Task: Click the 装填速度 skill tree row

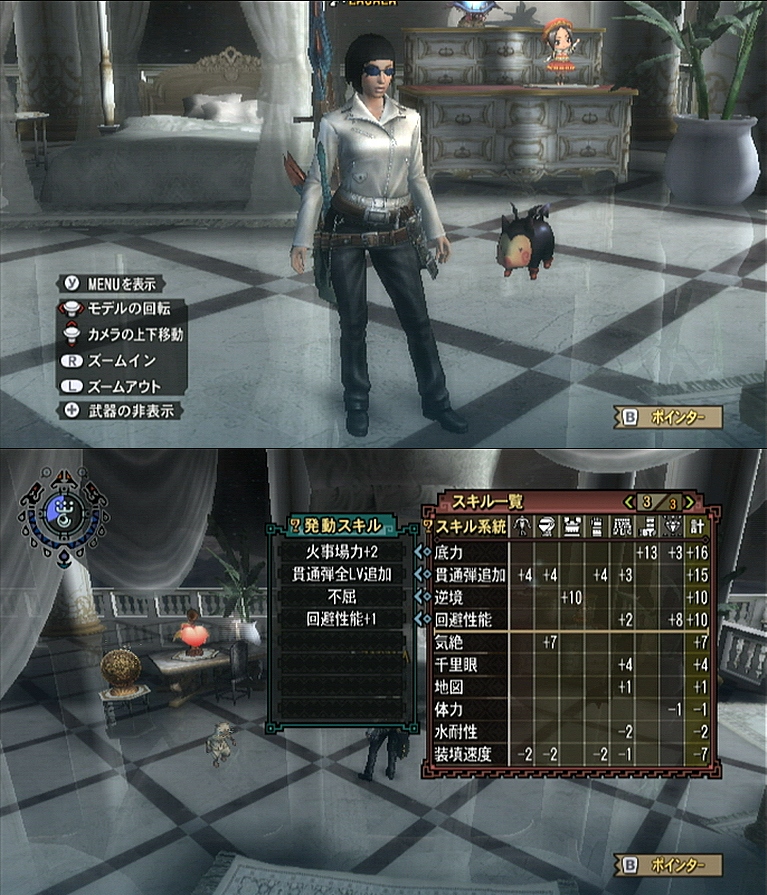Action: click(466, 754)
